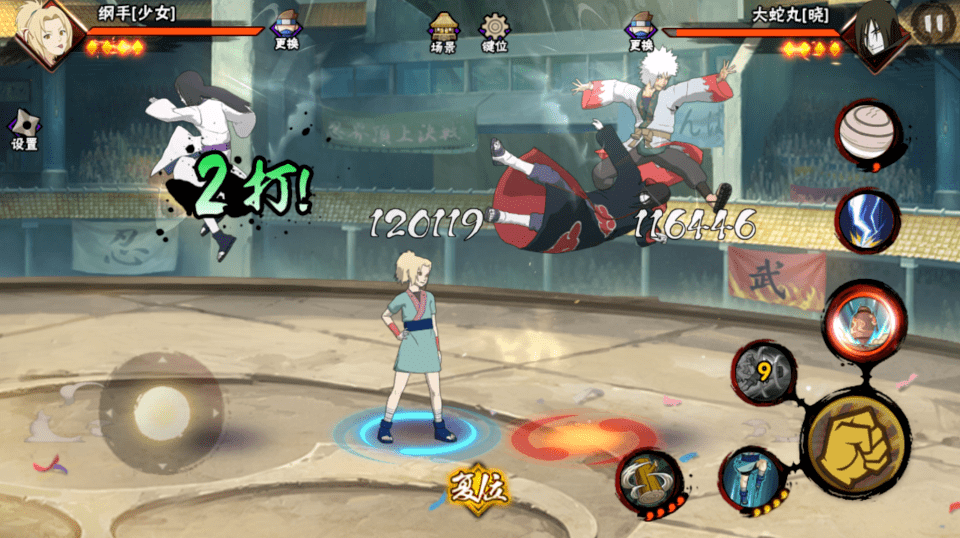Select the skill icon showing number 9

(764, 374)
